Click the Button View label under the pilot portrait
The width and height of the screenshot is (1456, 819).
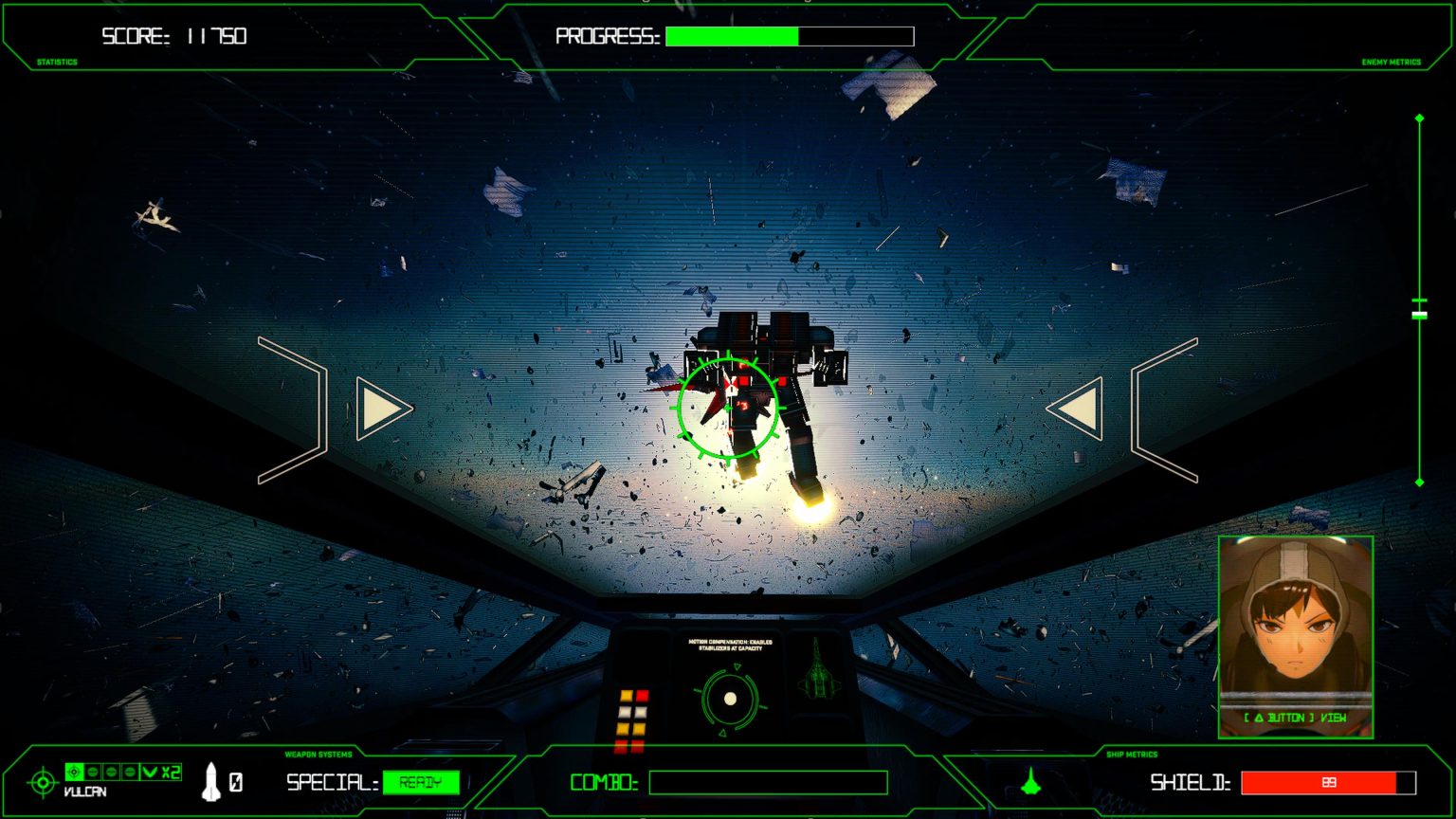(1294, 719)
